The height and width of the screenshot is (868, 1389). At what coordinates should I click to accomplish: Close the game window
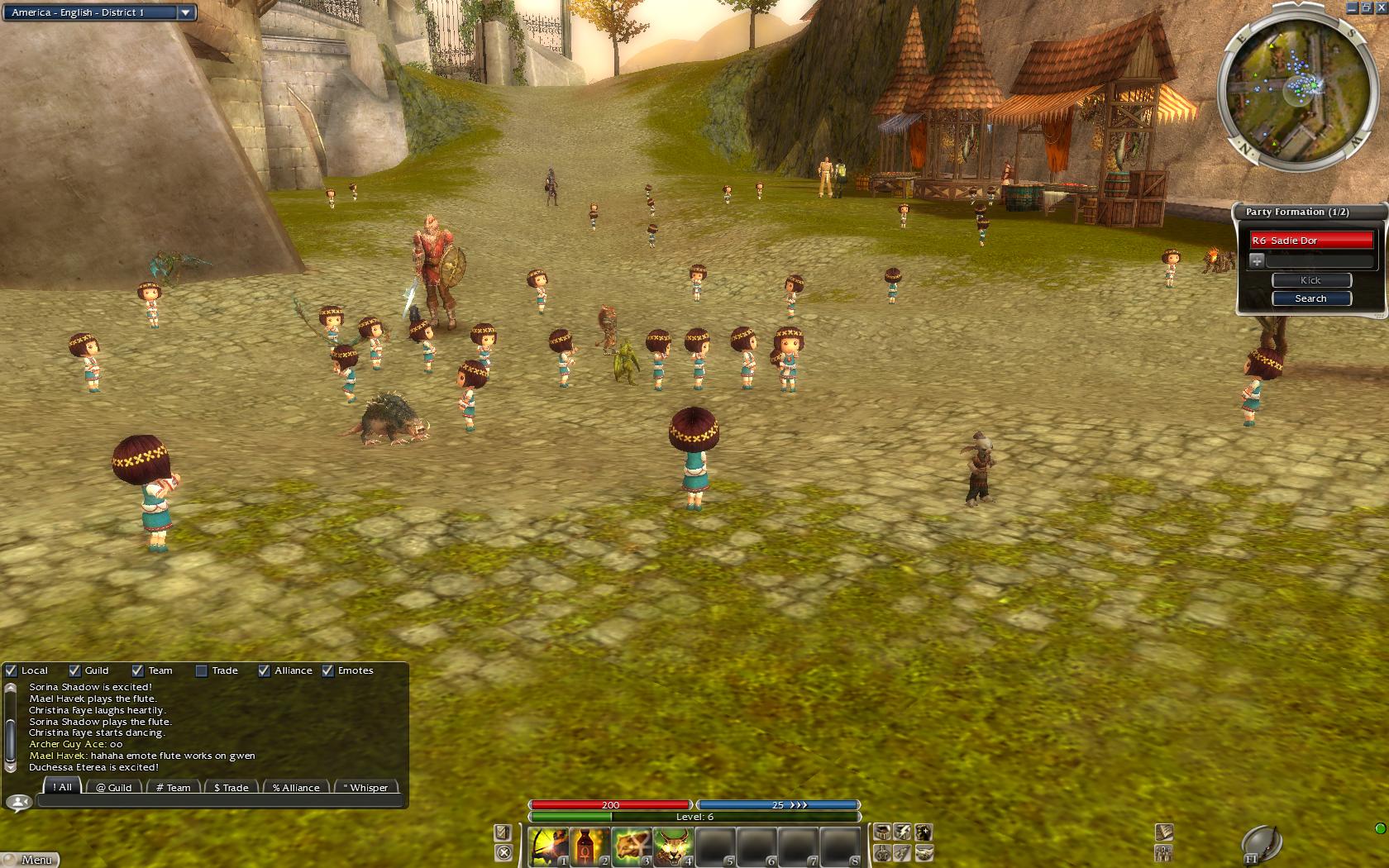1380,7
